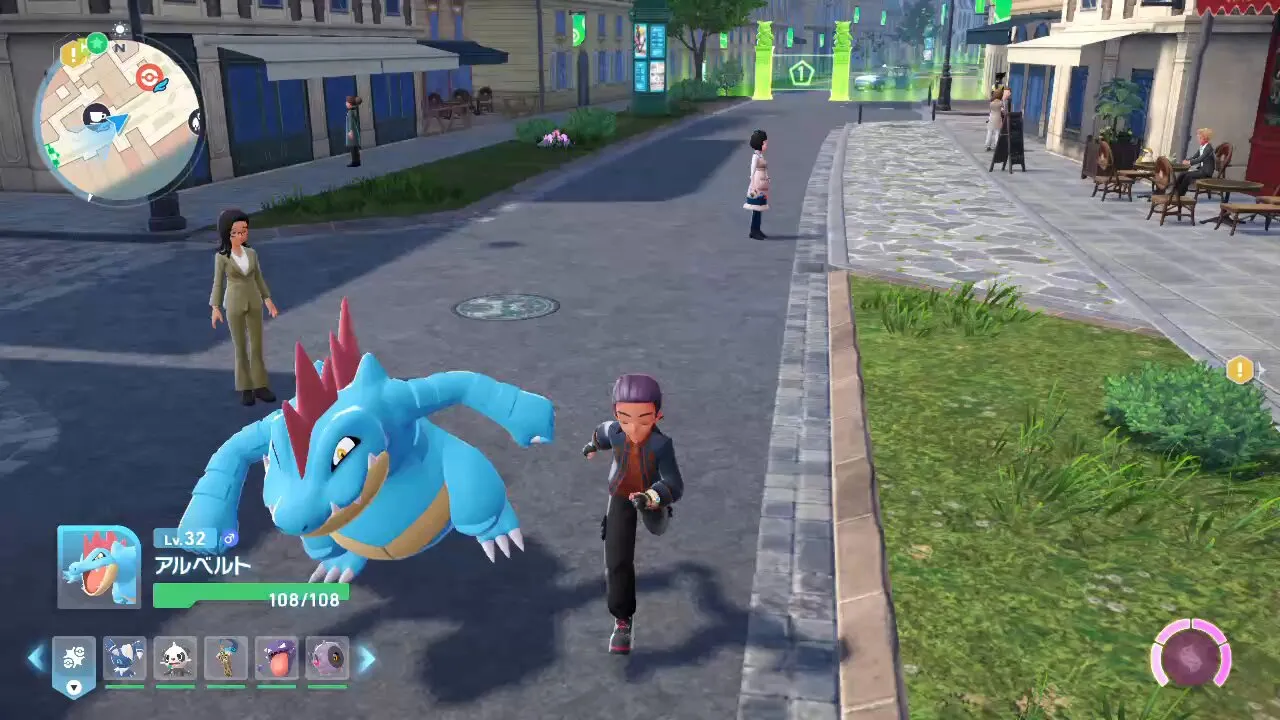Select the yellow exclamation quest marker on minimap
Screen dimensions: 1280x720
[x=73, y=54]
